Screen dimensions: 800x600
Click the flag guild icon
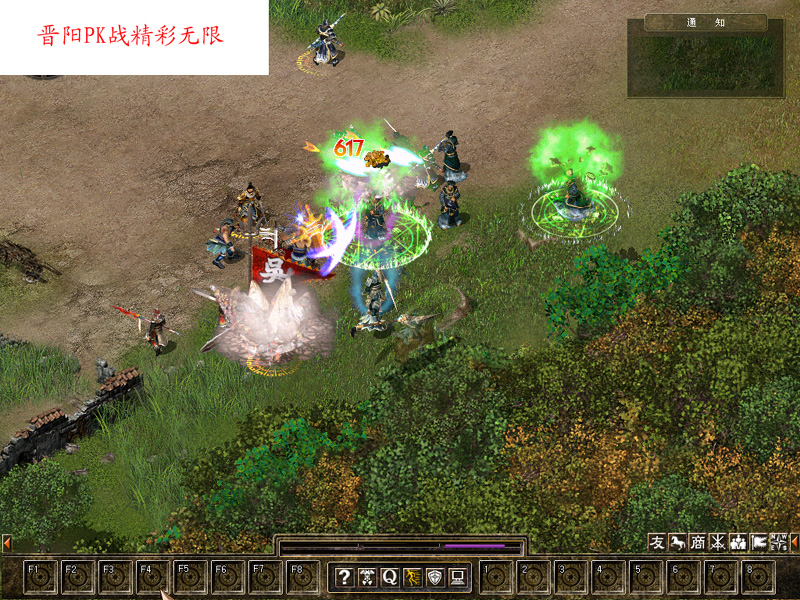[x=759, y=542]
